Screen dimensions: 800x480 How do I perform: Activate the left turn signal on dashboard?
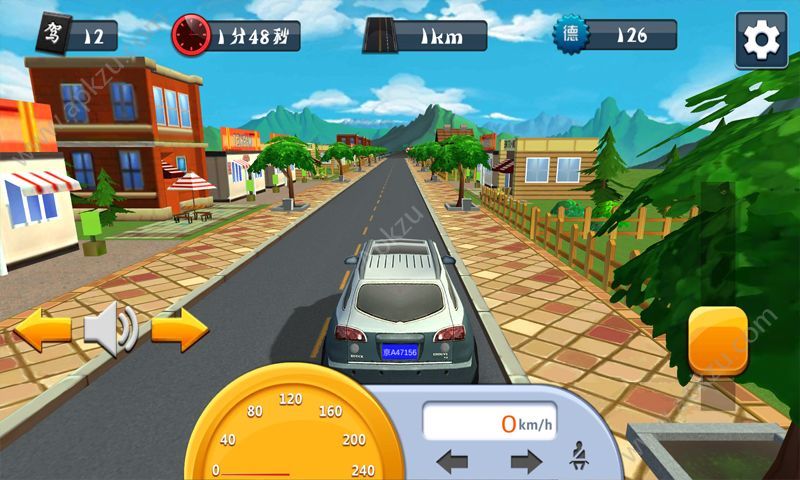tap(452, 462)
